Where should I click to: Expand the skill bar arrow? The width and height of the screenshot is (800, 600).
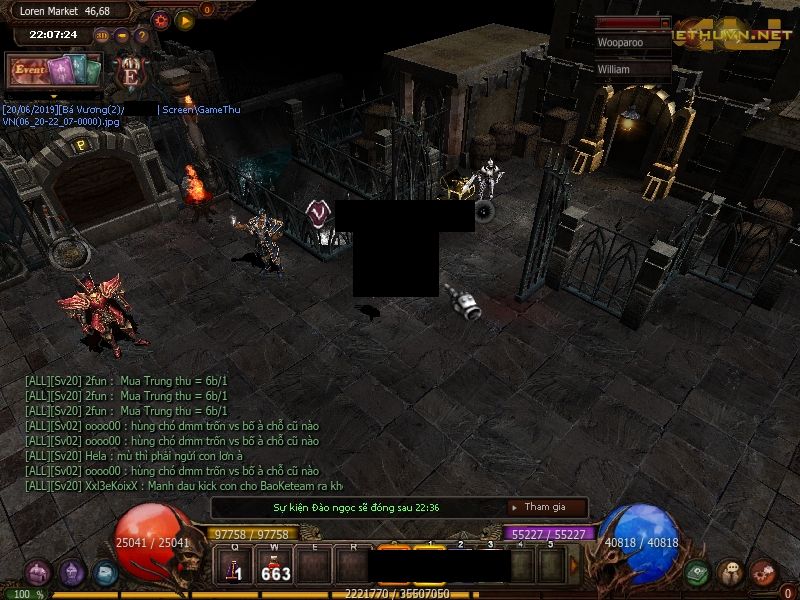click(574, 565)
